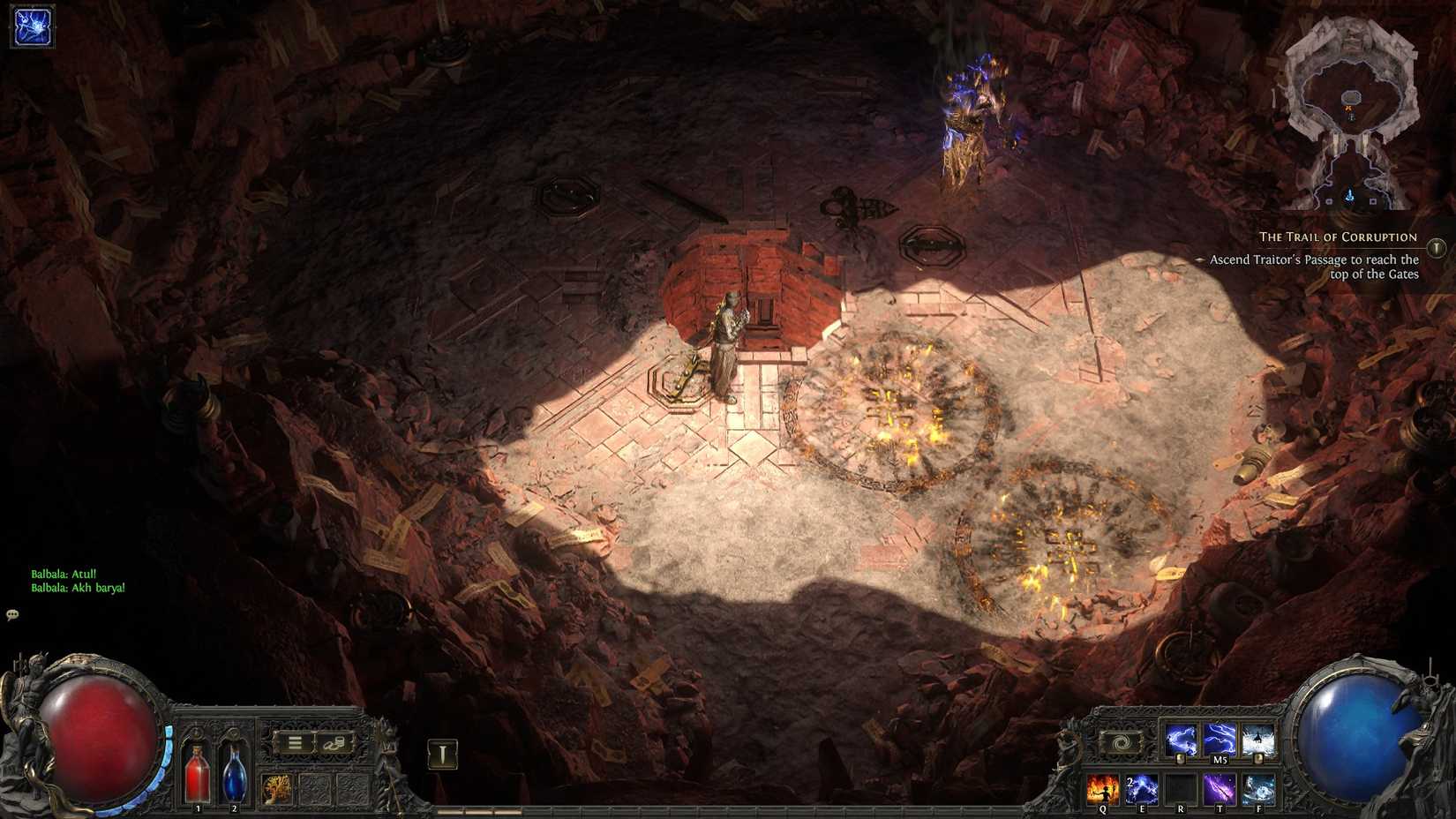Use the lightning bolt skill bound to M5
The image size is (1456, 819).
(1218, 738)
